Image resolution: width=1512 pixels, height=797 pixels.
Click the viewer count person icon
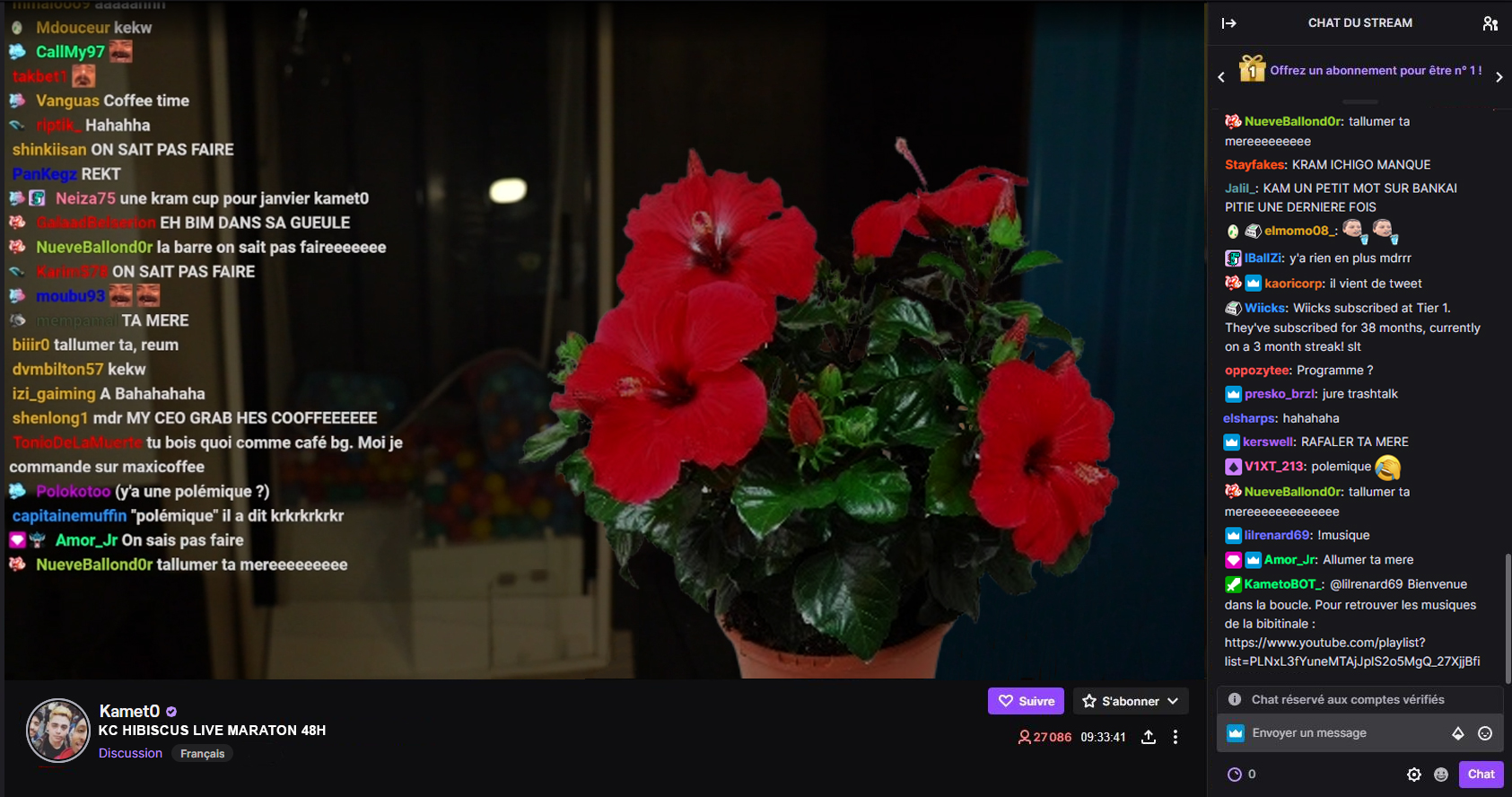[1024, 737]
